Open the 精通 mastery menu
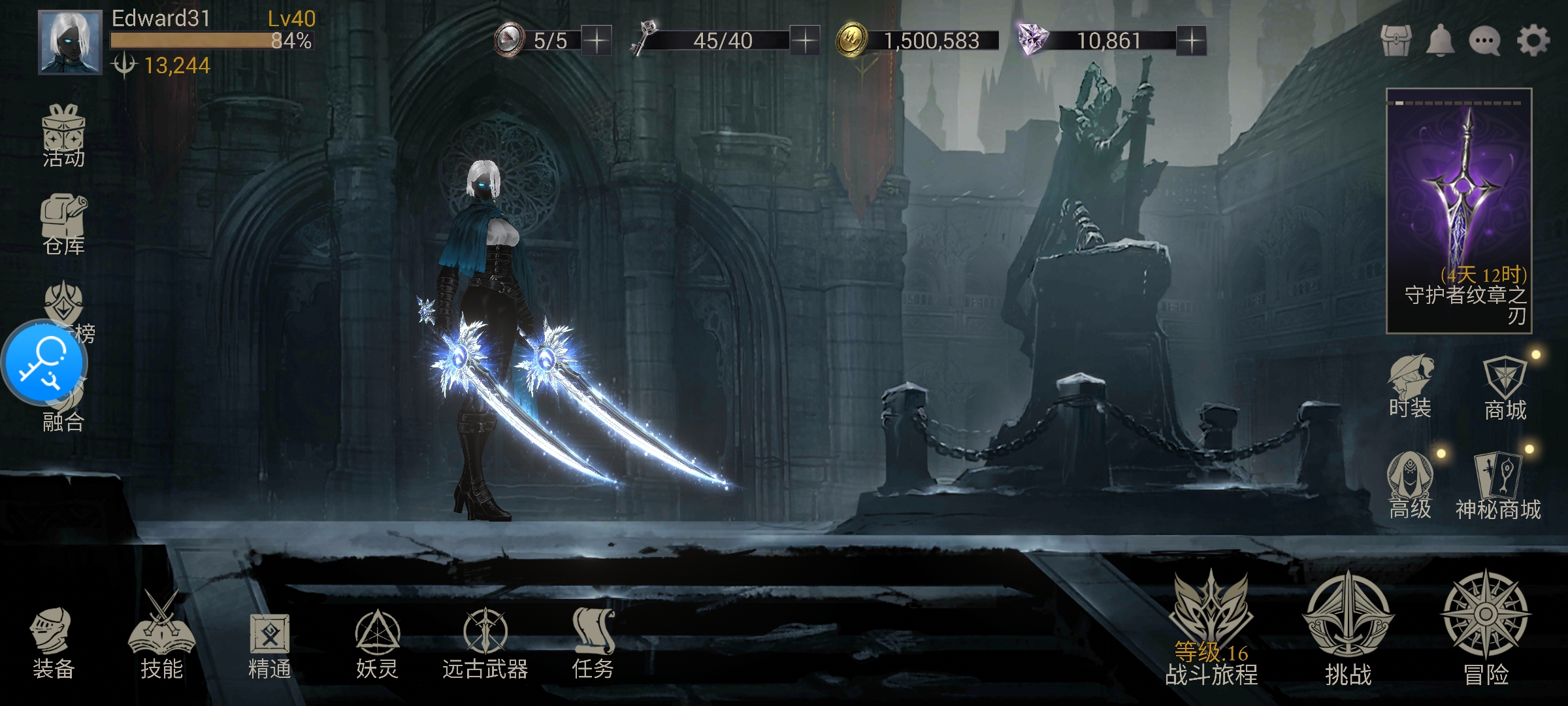The width and height of the screenshot is (1568, 706). pos(269,644)
